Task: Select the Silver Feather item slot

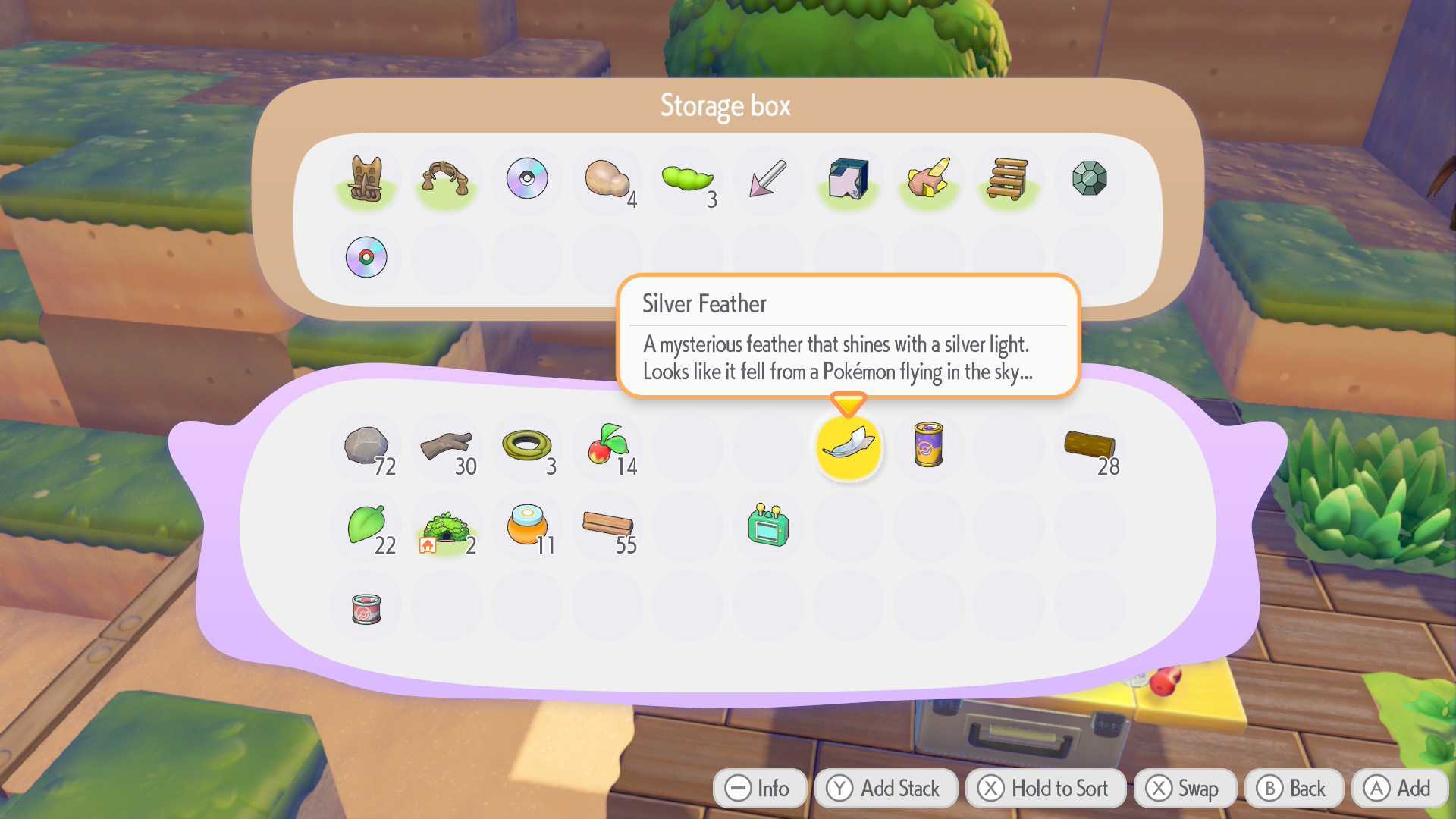Action: click(849, 447)
